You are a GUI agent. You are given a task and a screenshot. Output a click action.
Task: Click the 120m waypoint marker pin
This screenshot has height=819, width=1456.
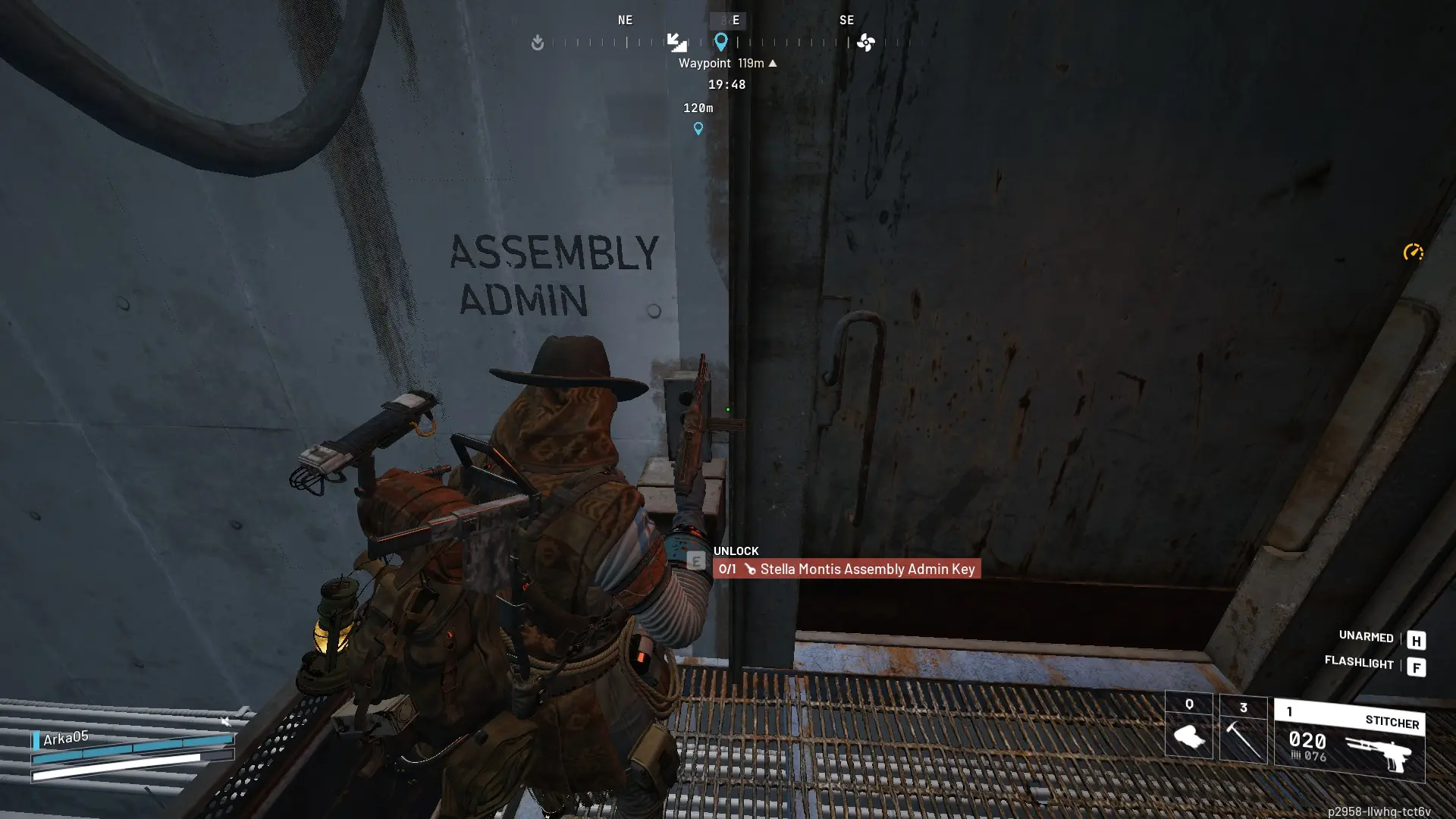point(698,129)
